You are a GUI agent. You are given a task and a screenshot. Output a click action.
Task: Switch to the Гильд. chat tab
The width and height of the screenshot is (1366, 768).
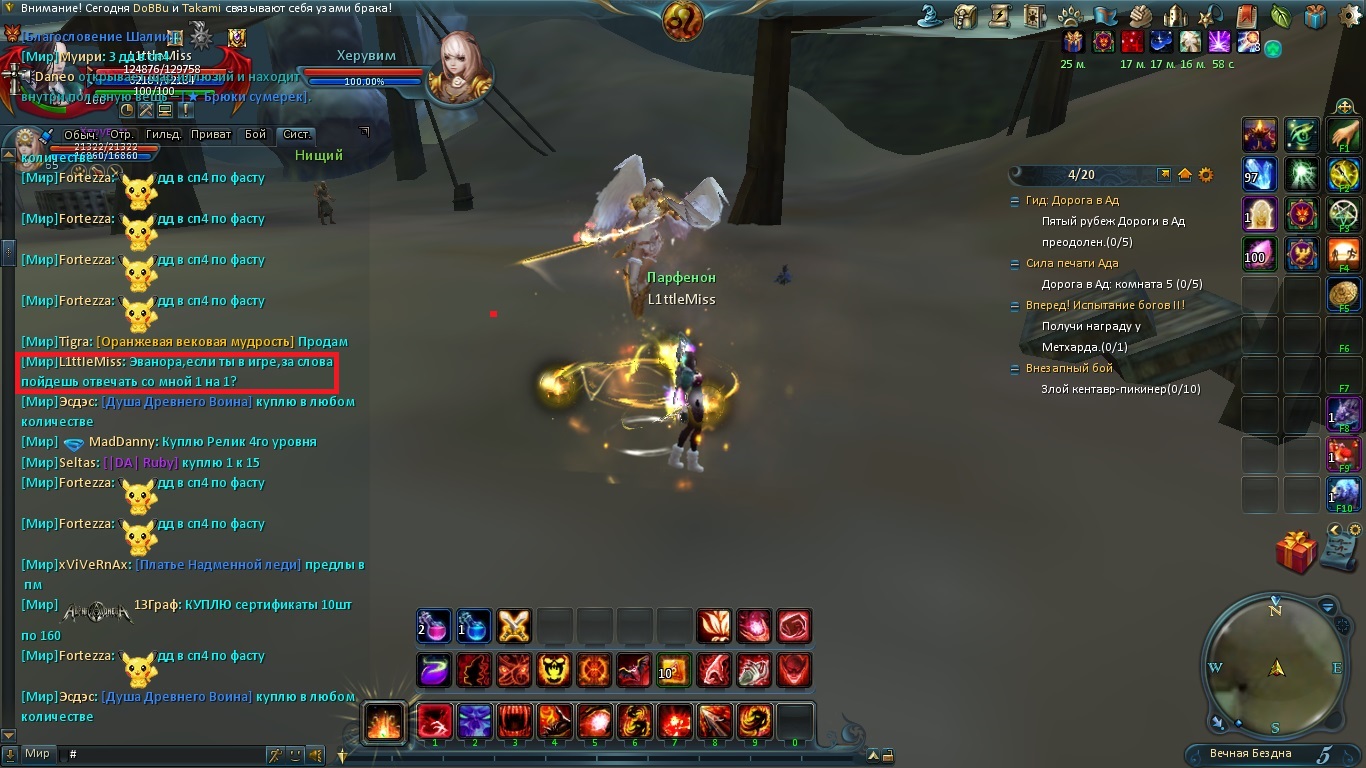coord(163,134)
